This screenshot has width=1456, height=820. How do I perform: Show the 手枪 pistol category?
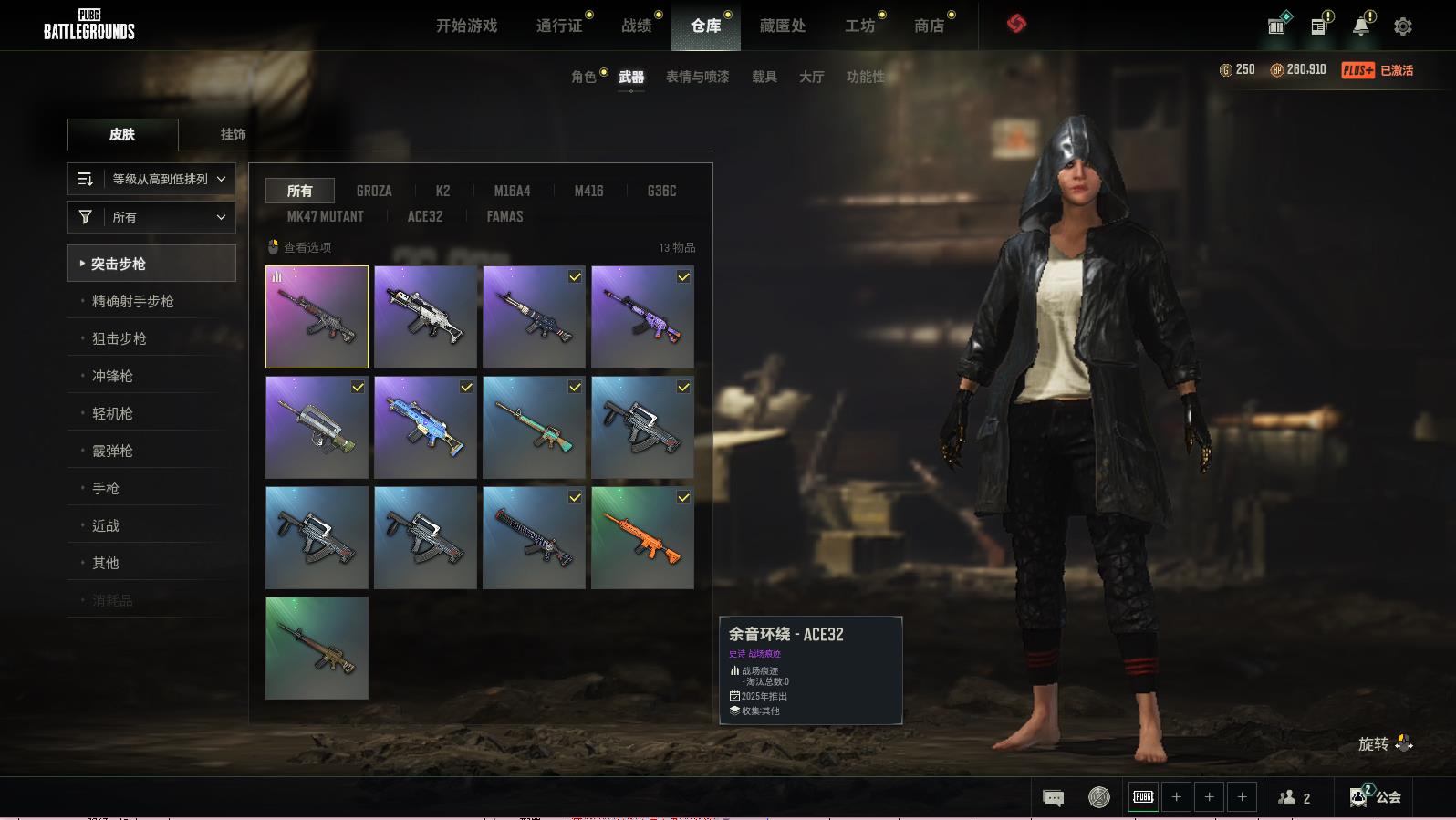coord(106,488)
